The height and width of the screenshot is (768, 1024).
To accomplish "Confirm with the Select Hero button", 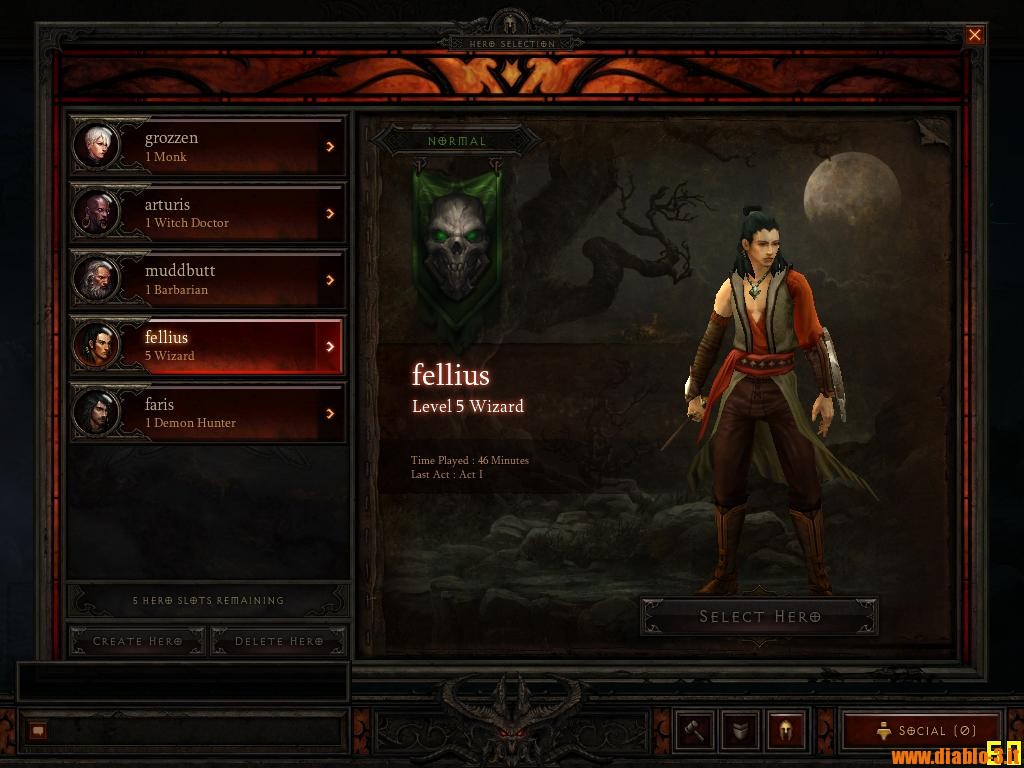I will (x=759, y=617).
